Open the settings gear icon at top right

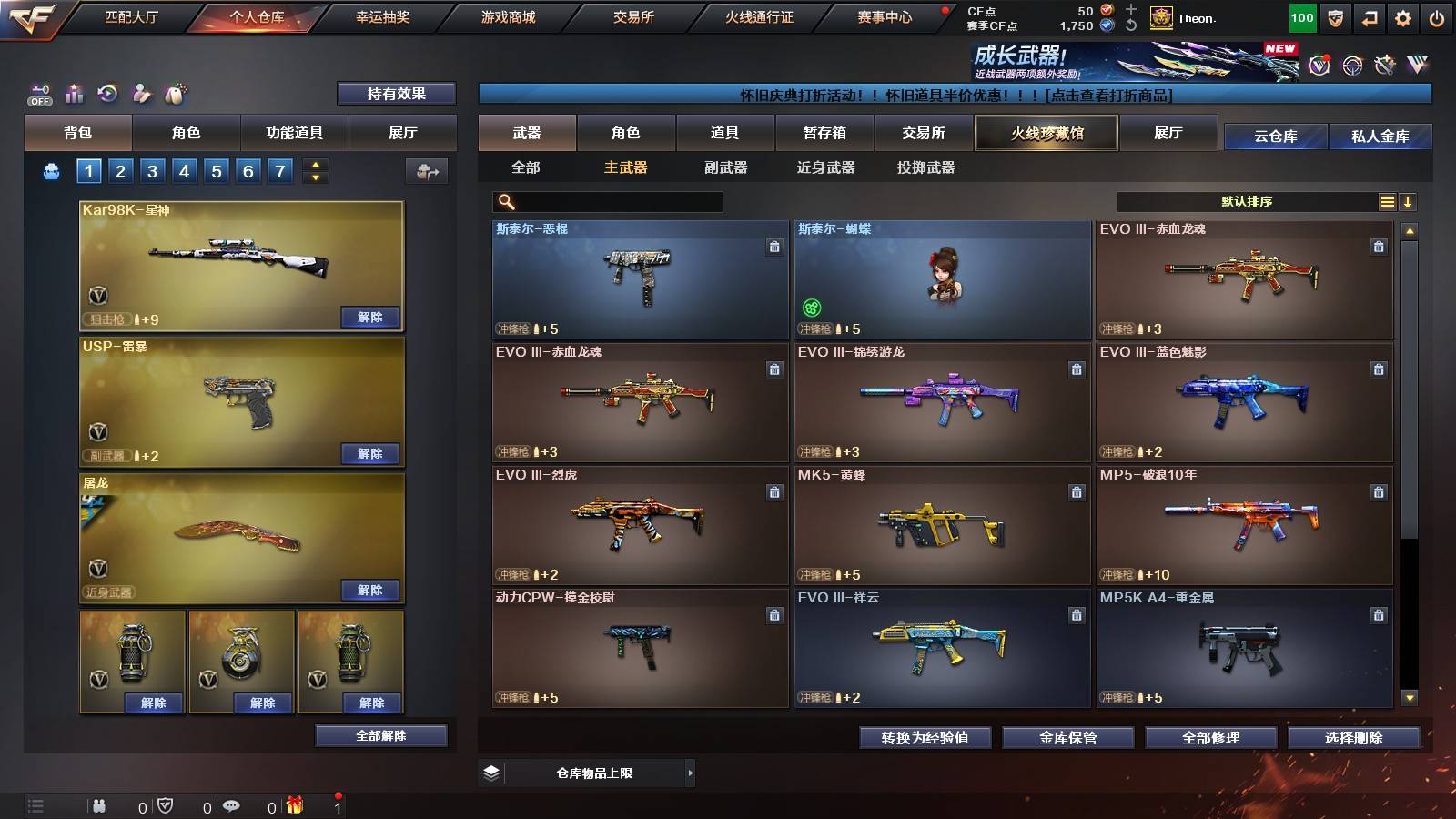point(1403,17)
